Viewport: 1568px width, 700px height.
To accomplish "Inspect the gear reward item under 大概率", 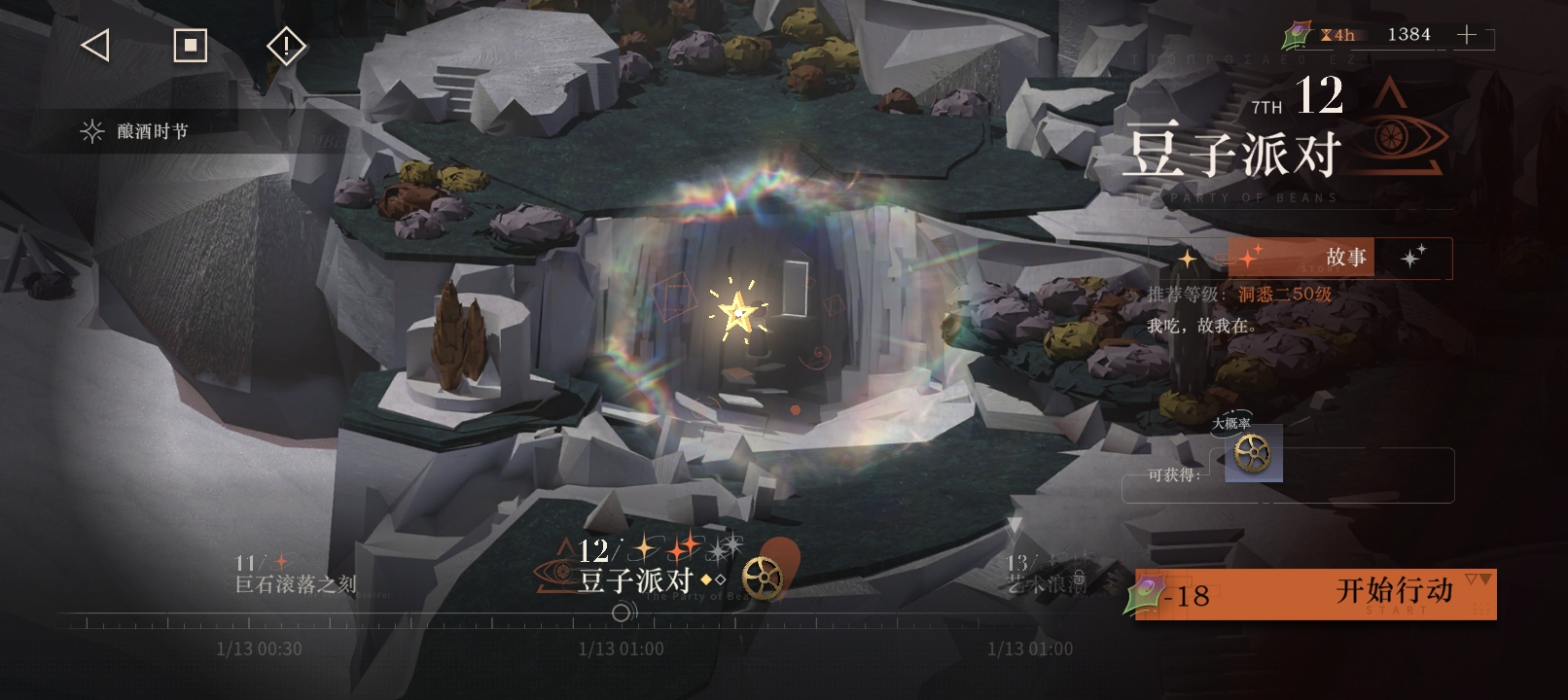I will tap(1253, 453).
